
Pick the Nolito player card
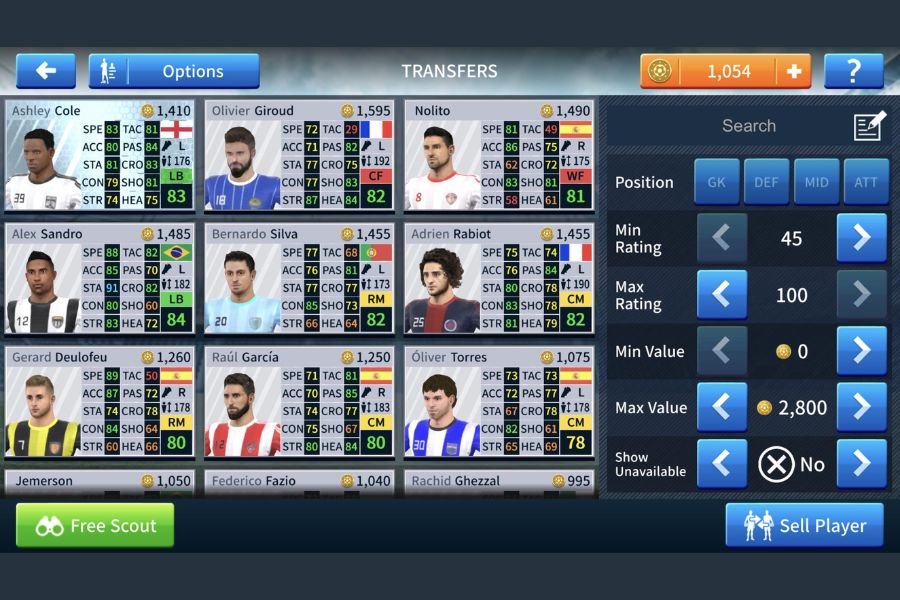[499, 156]
